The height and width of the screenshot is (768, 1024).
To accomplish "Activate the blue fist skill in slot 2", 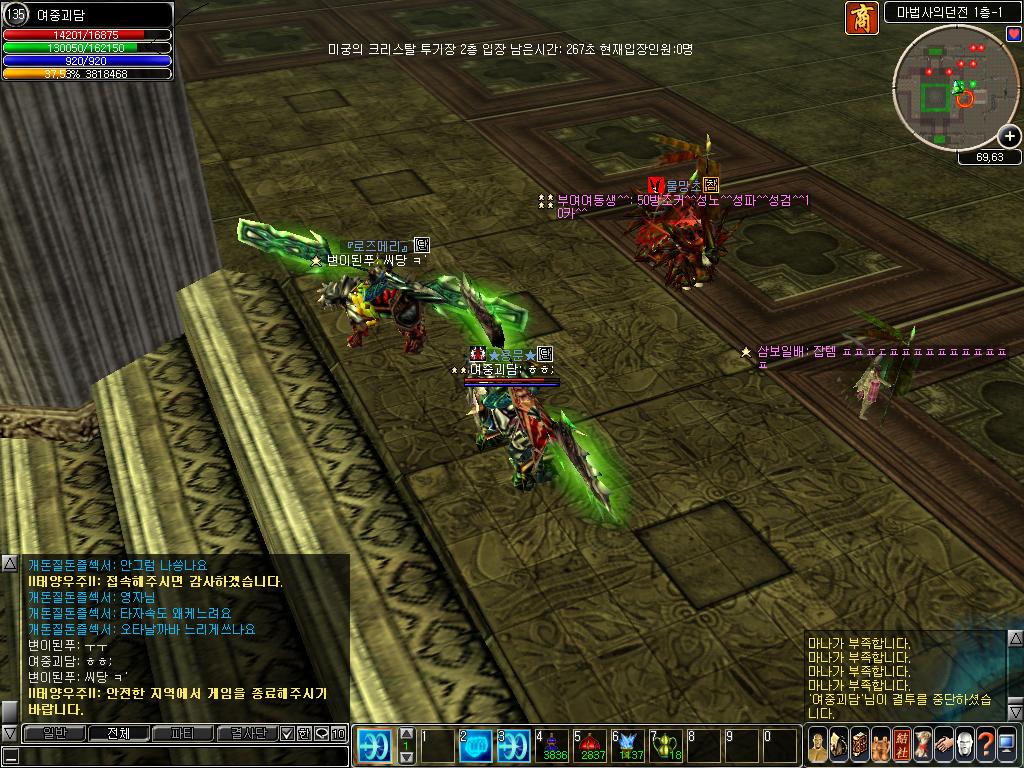I will click(475, 746).
